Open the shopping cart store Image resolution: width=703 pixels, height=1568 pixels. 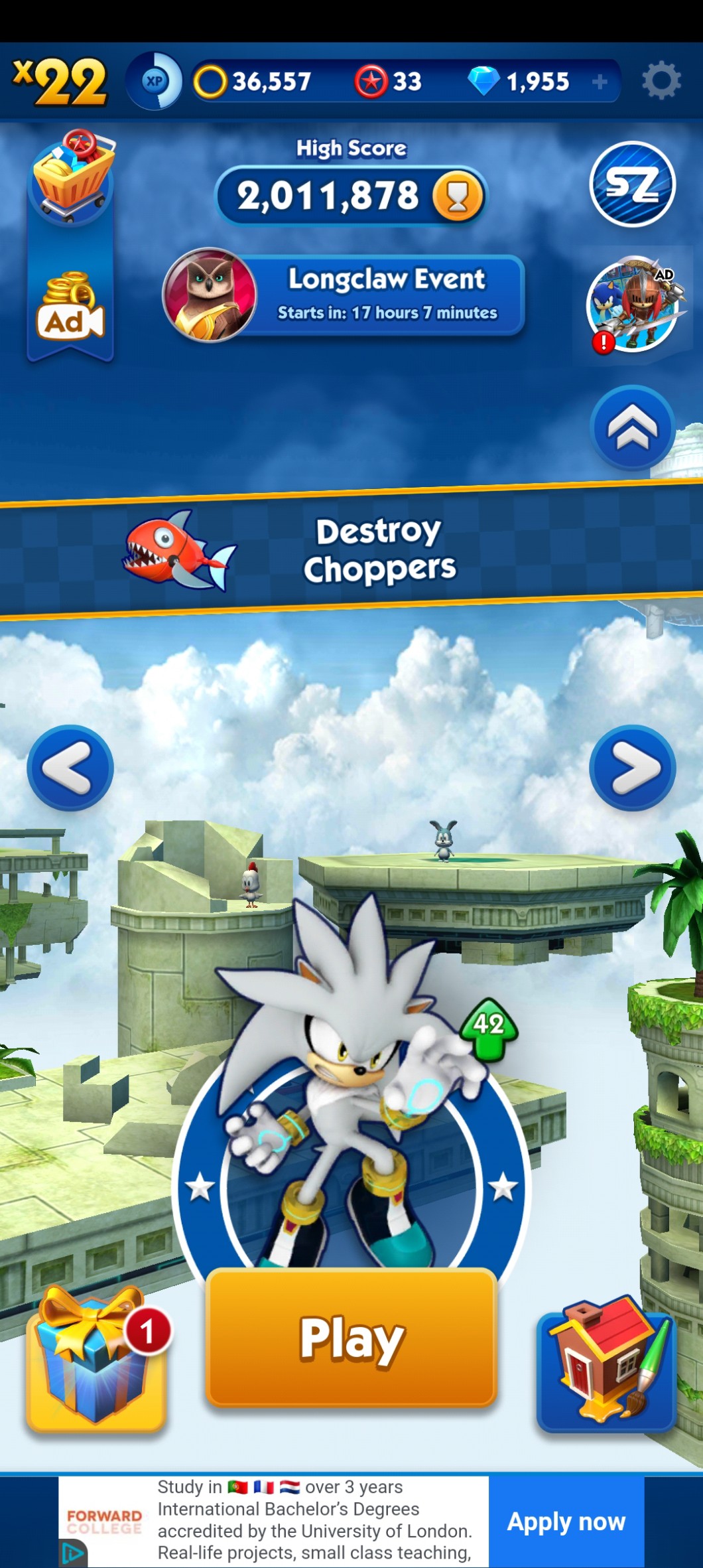[x=72, y=175]
